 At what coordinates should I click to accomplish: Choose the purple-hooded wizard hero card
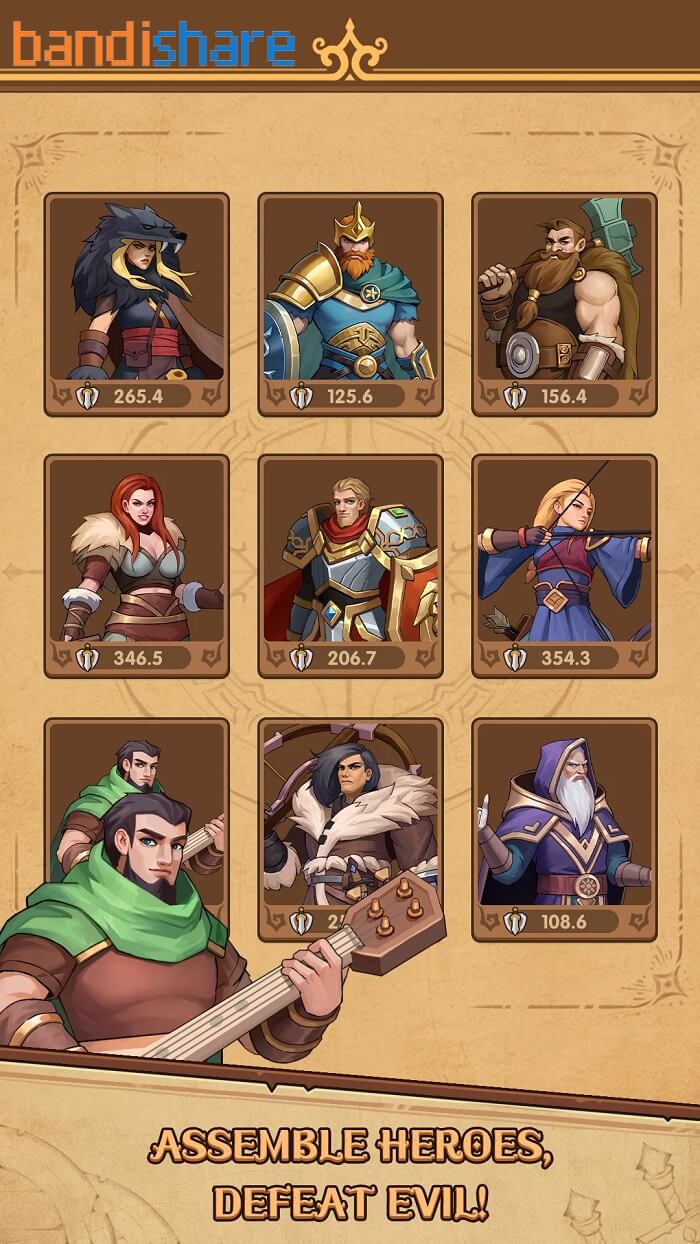click(x=564, y=828)
